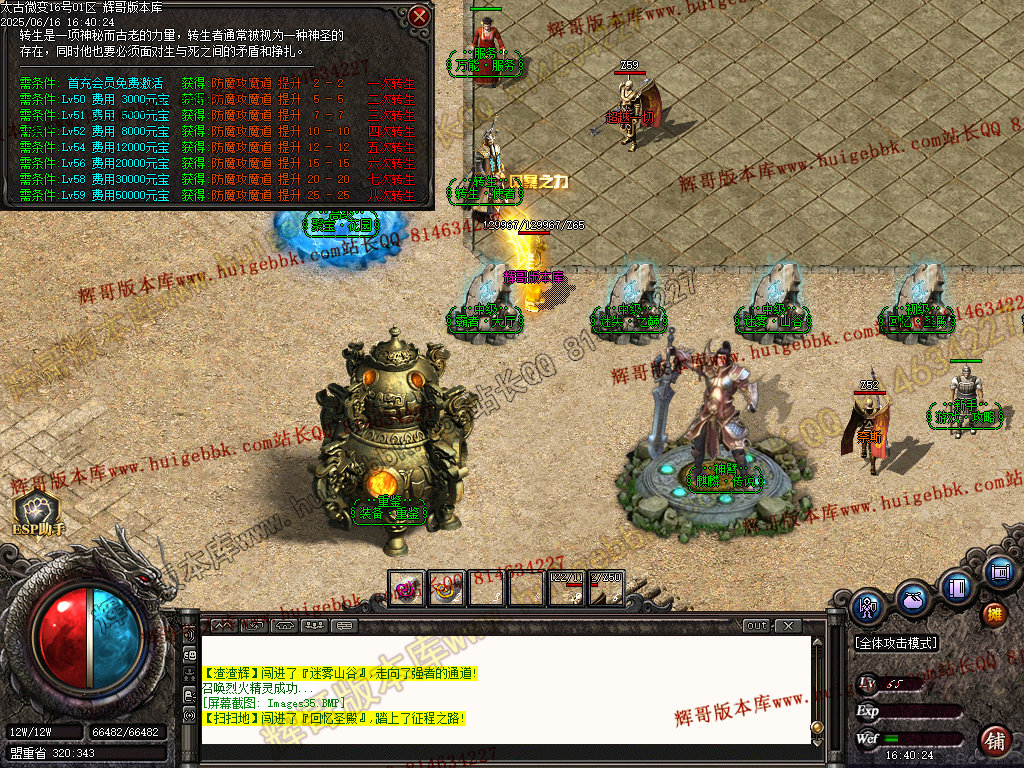Choose the 三次转生 rebirth option
The height and width of the screenshot is (768, 1024).
(391, 116)
